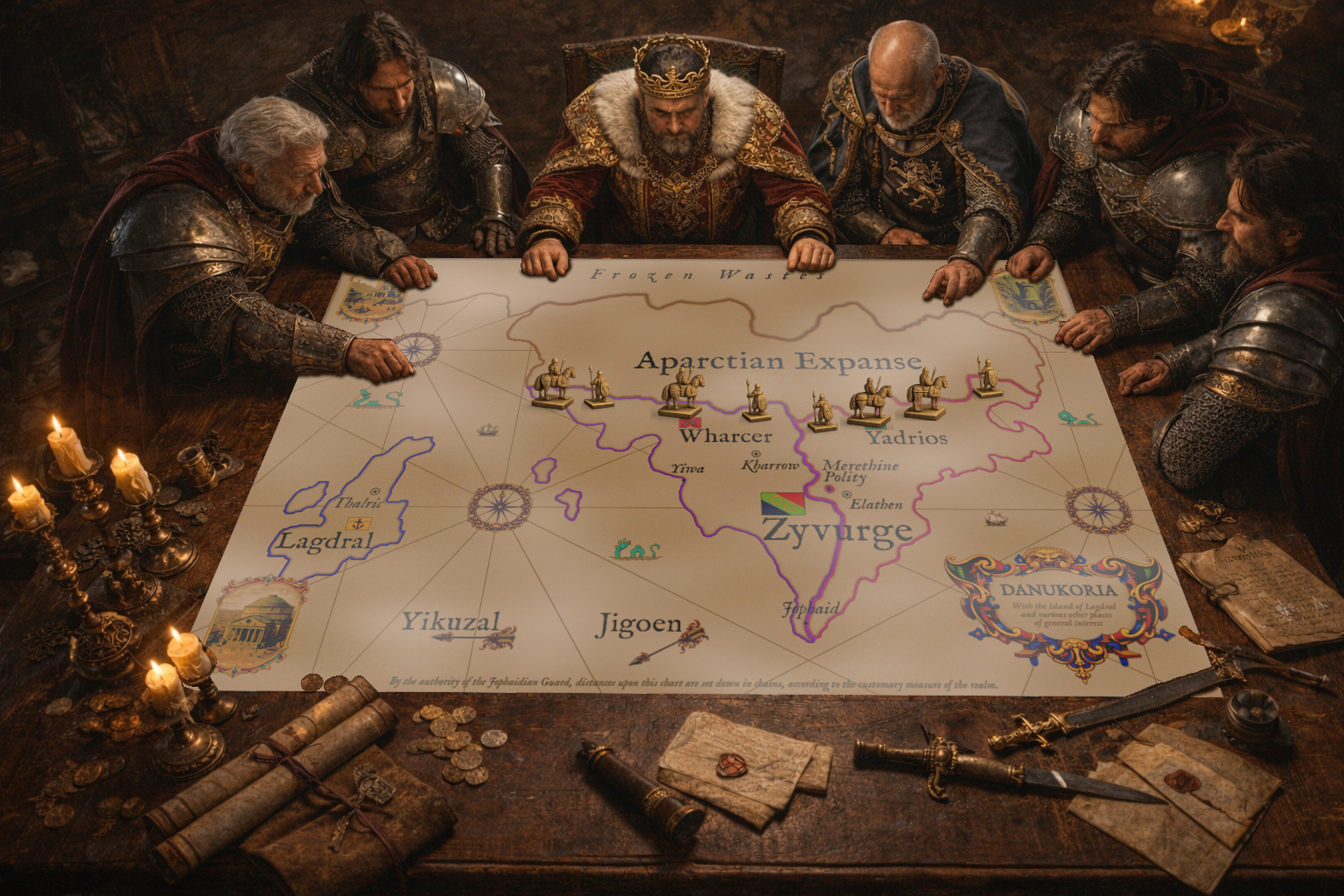
Task: Select the Zyvurge realm flag
Action: 783,502
